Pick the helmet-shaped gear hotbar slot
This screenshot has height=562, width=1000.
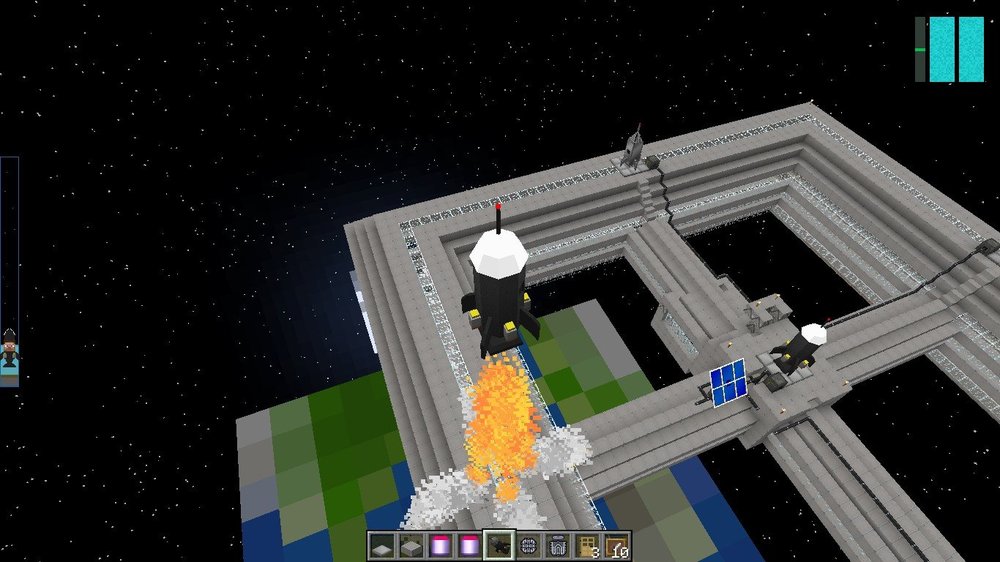coord(558,546)
